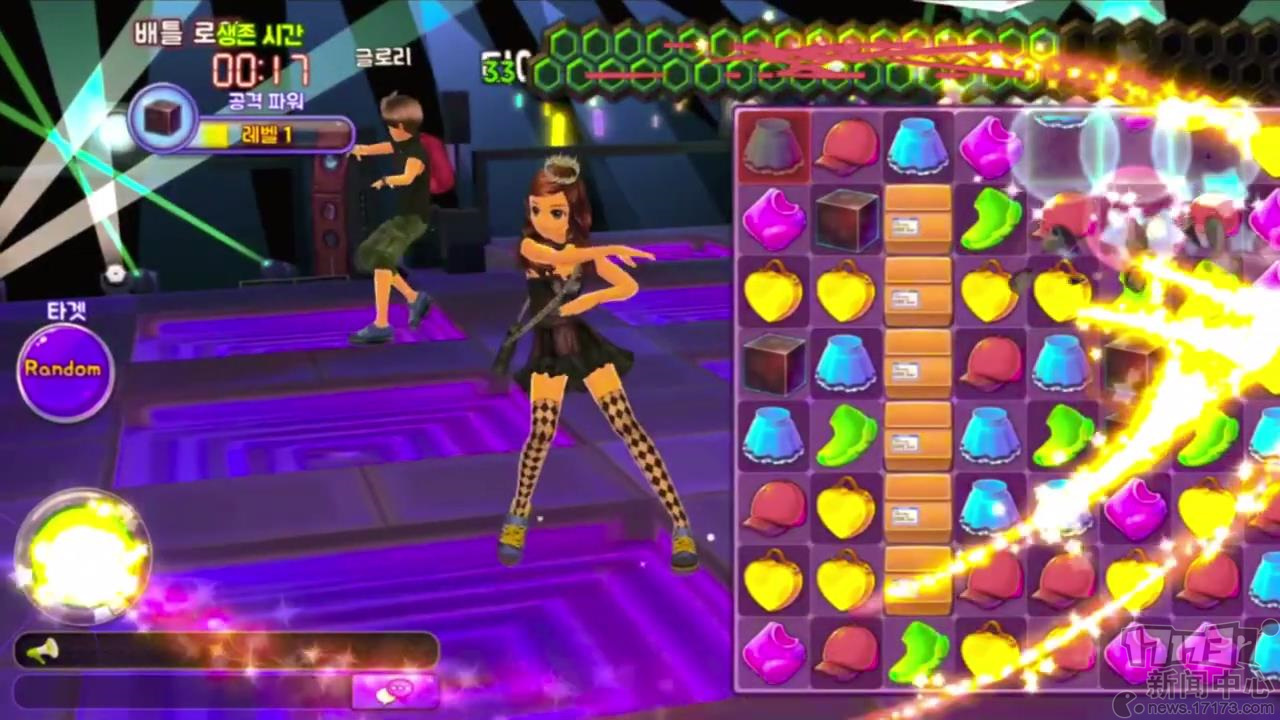Image resolution: width=1280 pixels, height=720 pixels.
Task: Pick the dark crate tile beside the pink shirt
Action: [x=846, y=219]
